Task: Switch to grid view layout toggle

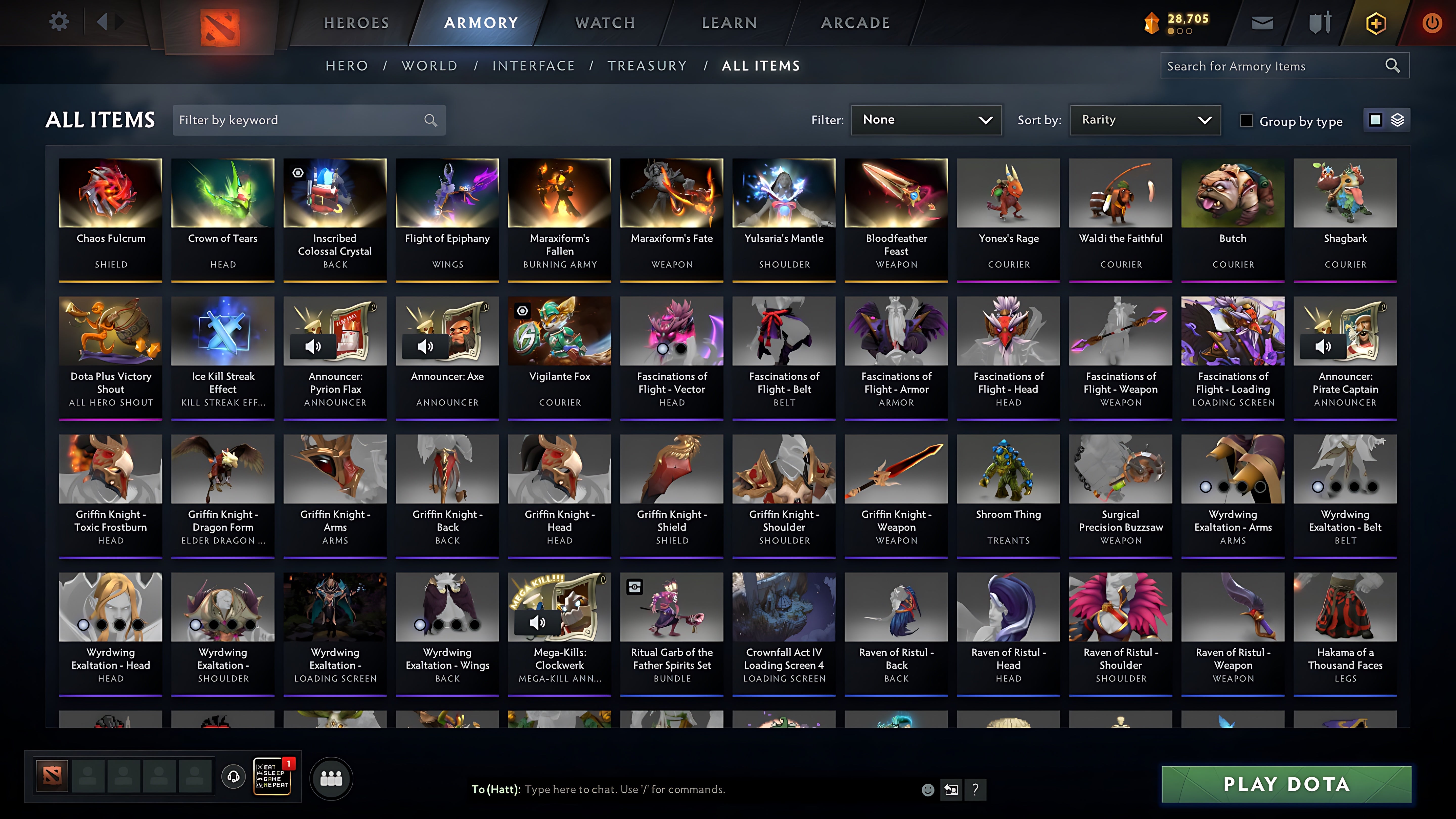Action: [x=1375, y=120]
